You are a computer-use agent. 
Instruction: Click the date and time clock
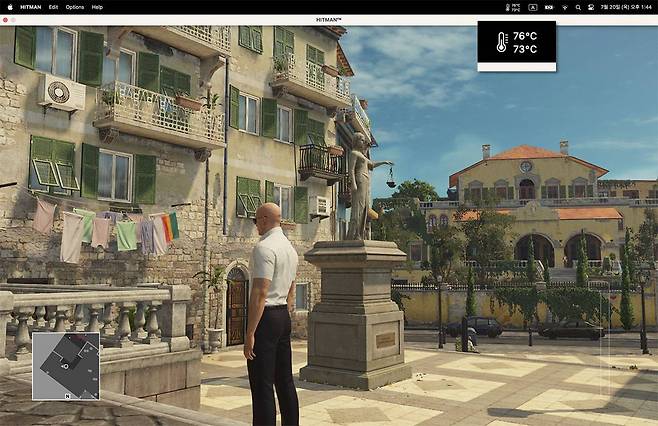pos(625,7)
